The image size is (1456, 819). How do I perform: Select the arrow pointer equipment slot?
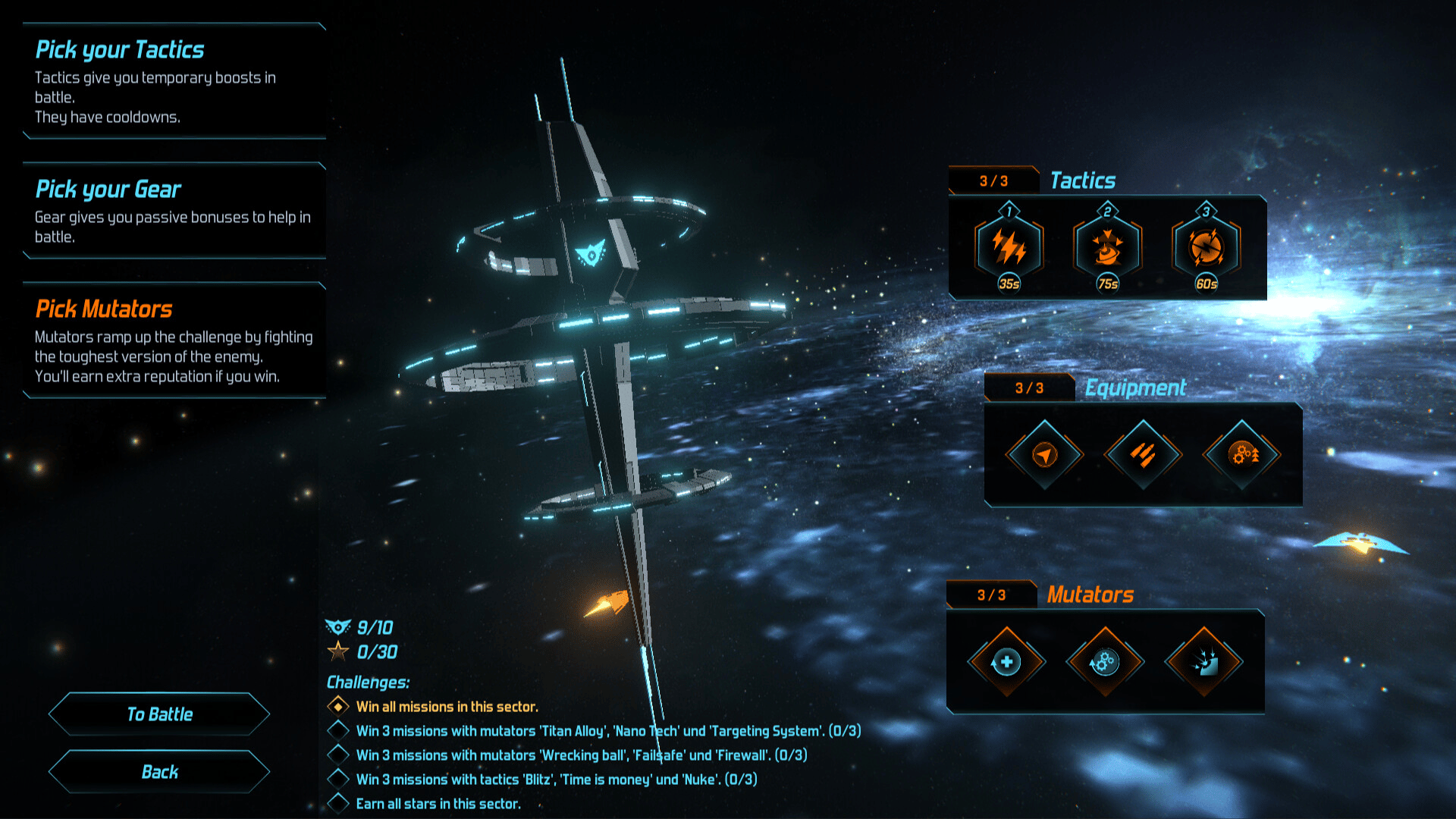1045,454
